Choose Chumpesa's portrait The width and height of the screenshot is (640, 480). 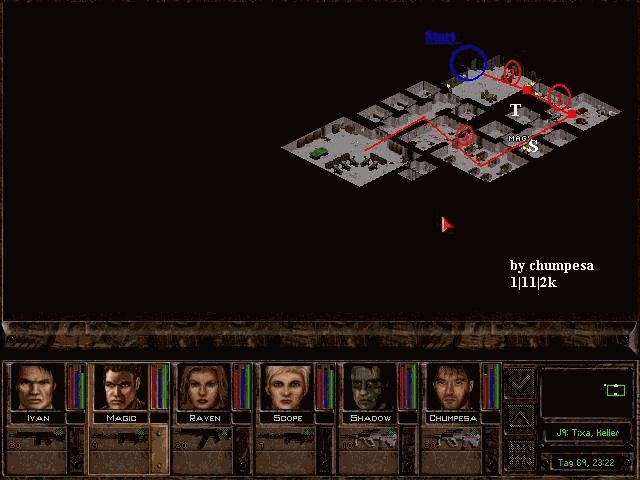pos(453,388)
